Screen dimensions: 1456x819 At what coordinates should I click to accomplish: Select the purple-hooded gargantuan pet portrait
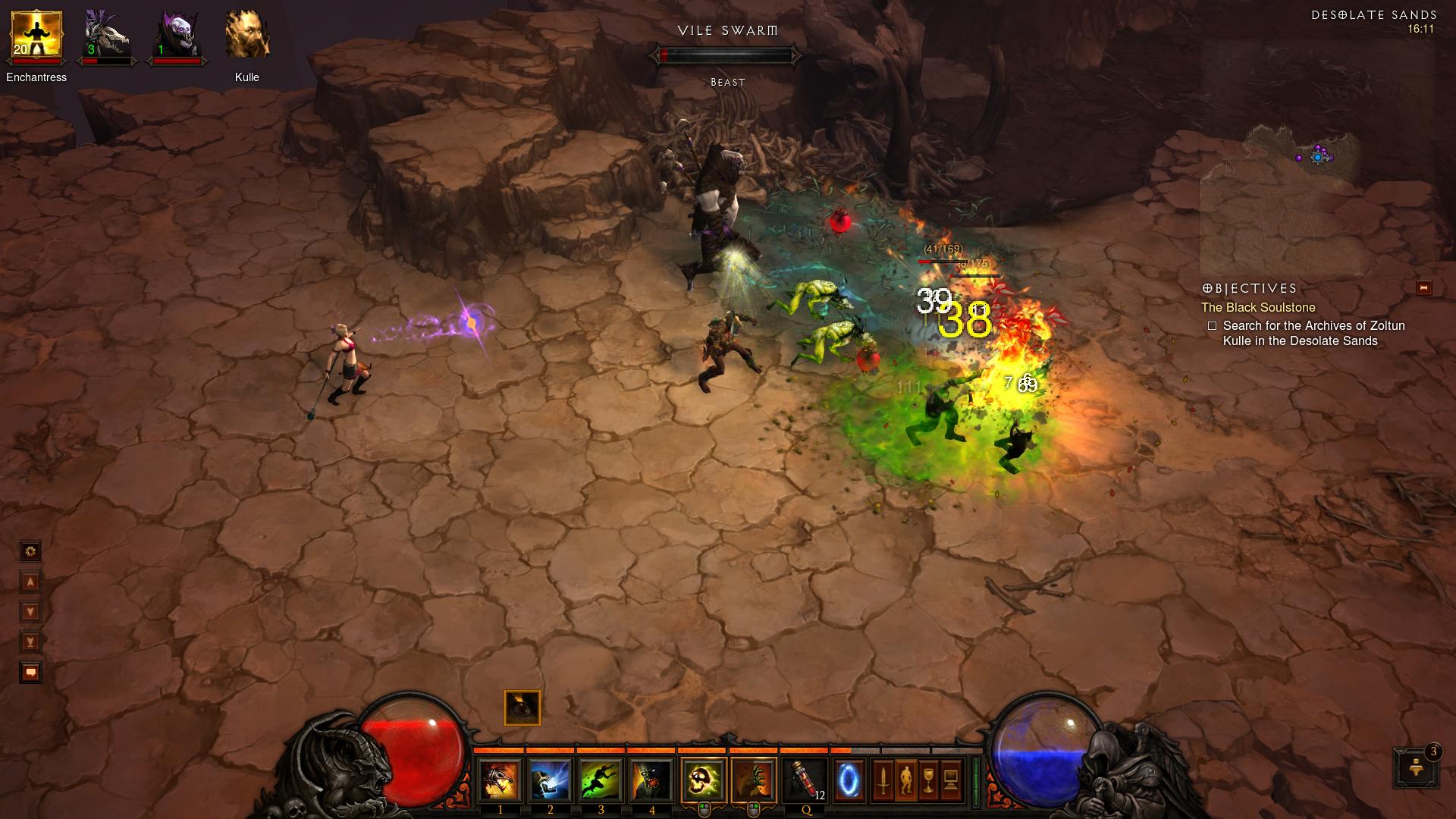pos(177,36)
